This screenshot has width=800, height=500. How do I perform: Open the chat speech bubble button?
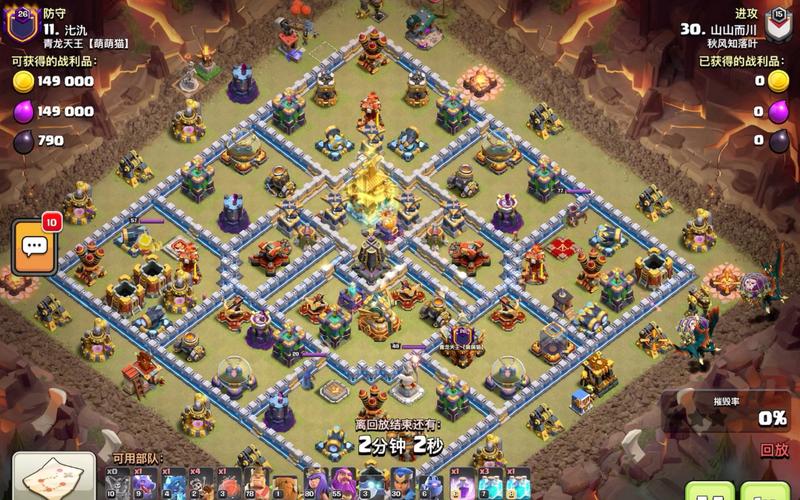34,248
